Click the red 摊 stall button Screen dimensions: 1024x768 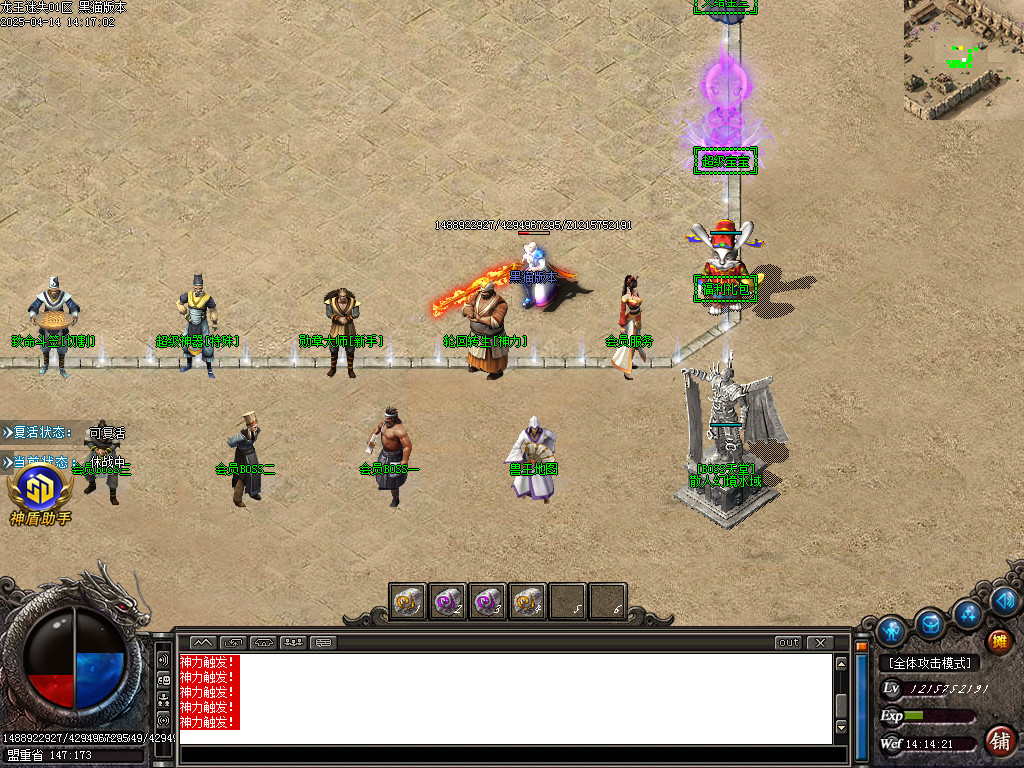(x=998, y=642)
